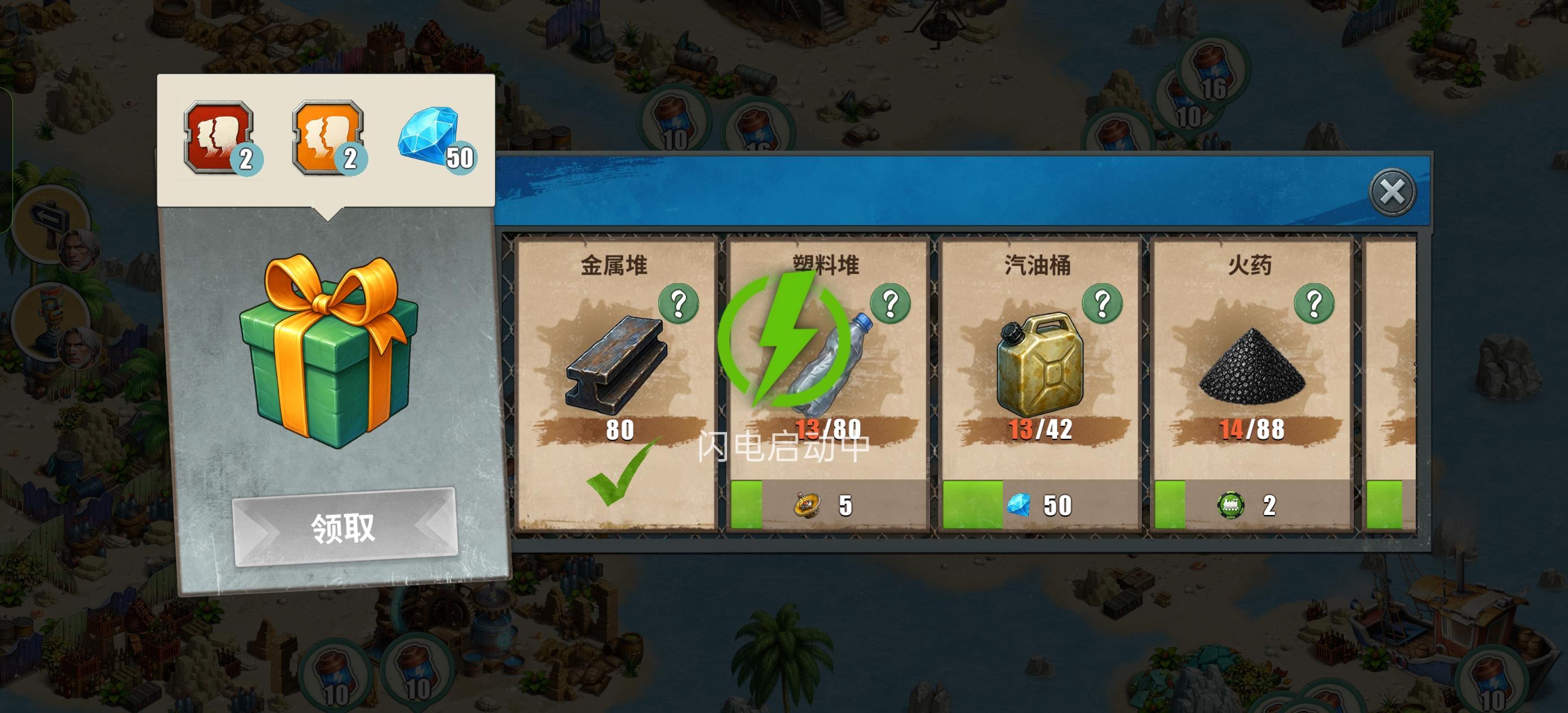Purchase the 塑料堆 refill for 5
The width and height of the screenshot is (1568, 713).
[x=828, y=505]
